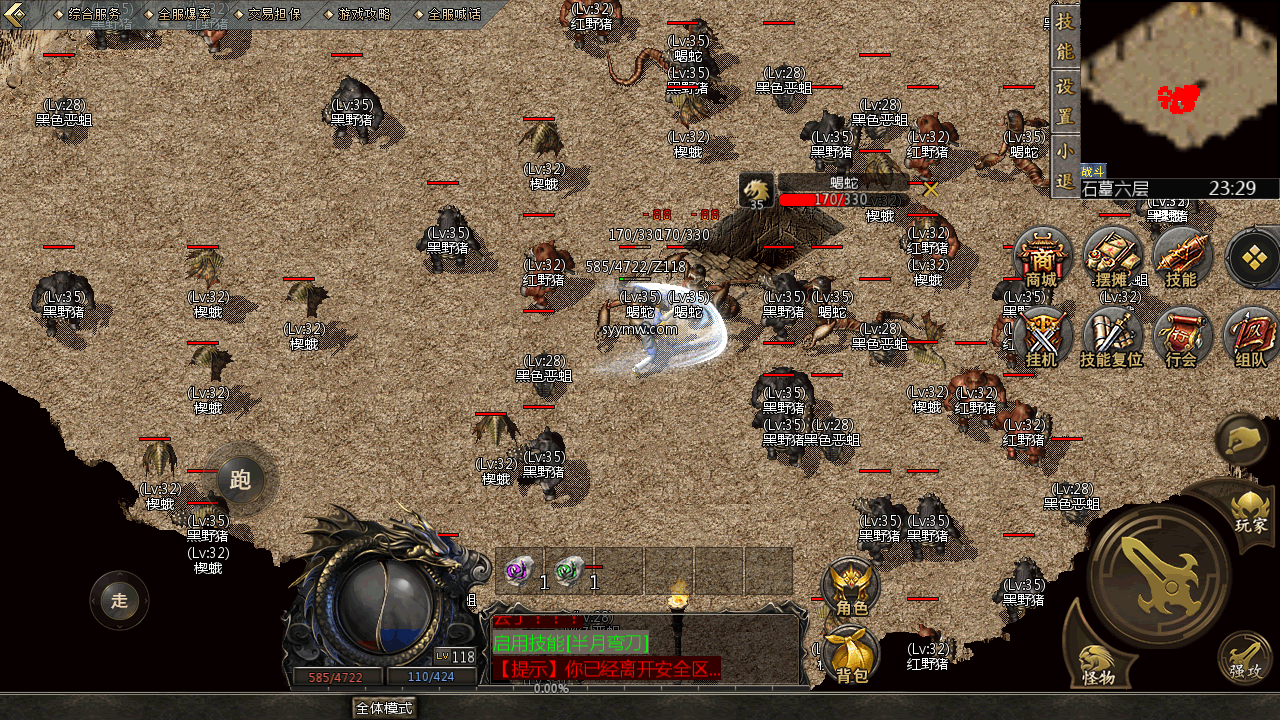Click the 小退 logout side tab
This screenshot has height=720, width=1280.
click(1065, 166)
